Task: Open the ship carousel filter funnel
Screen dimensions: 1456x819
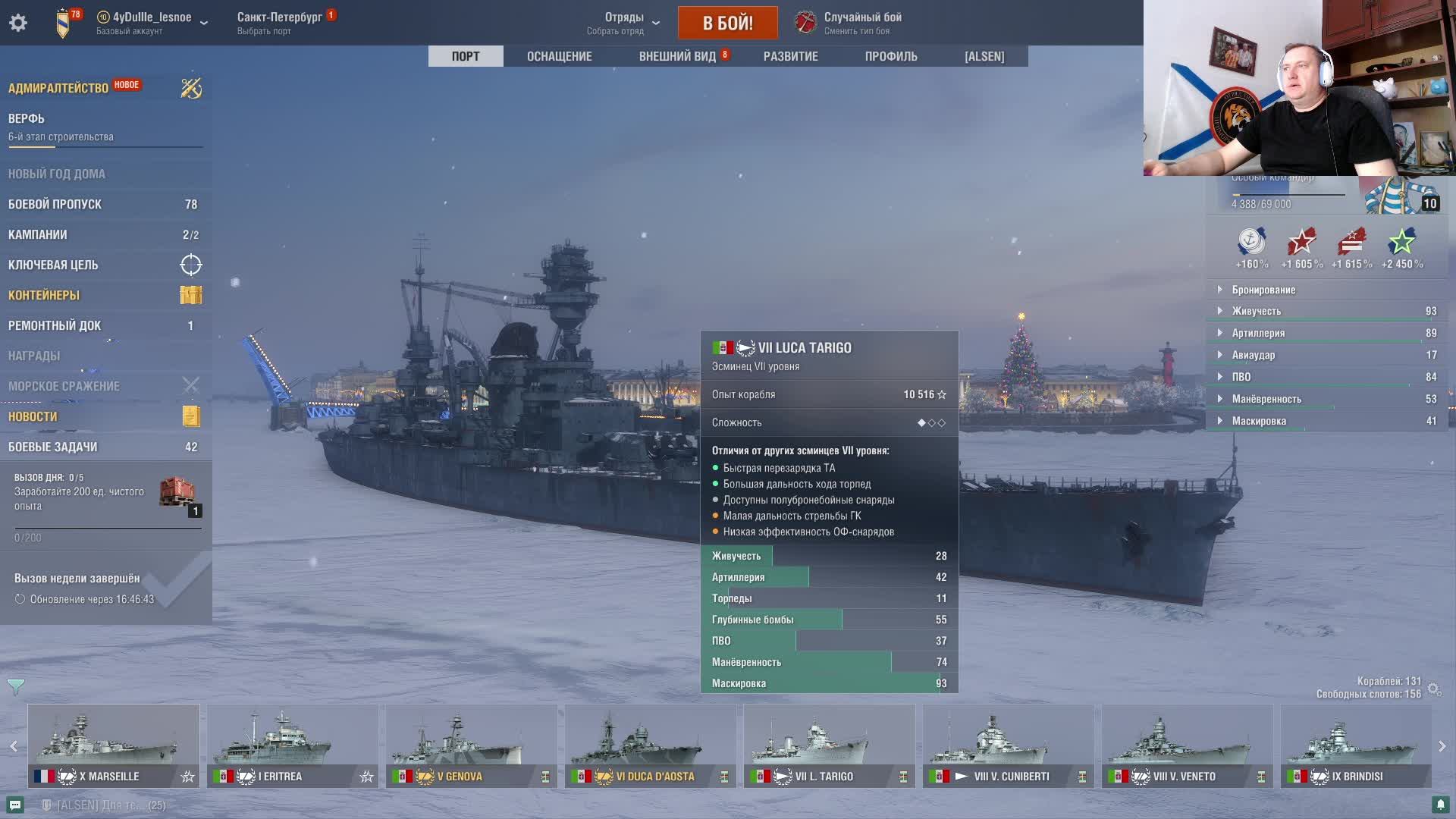Action: click(x=16, y=687)
